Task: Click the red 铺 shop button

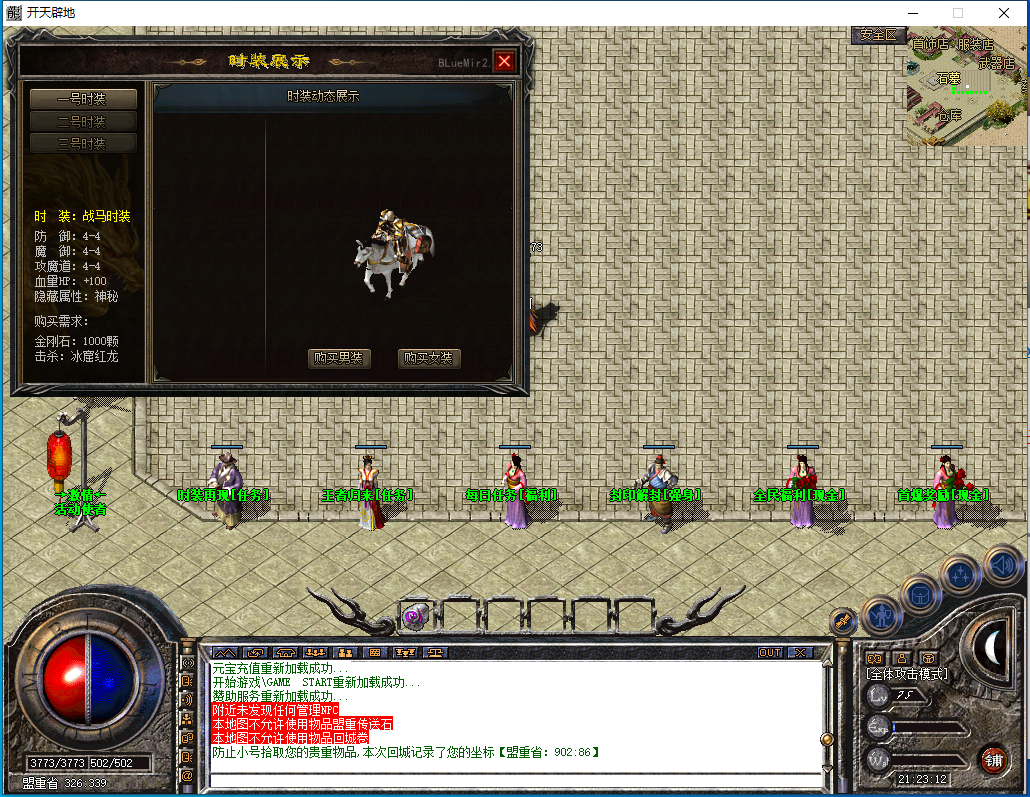Action: pos(992,758)
